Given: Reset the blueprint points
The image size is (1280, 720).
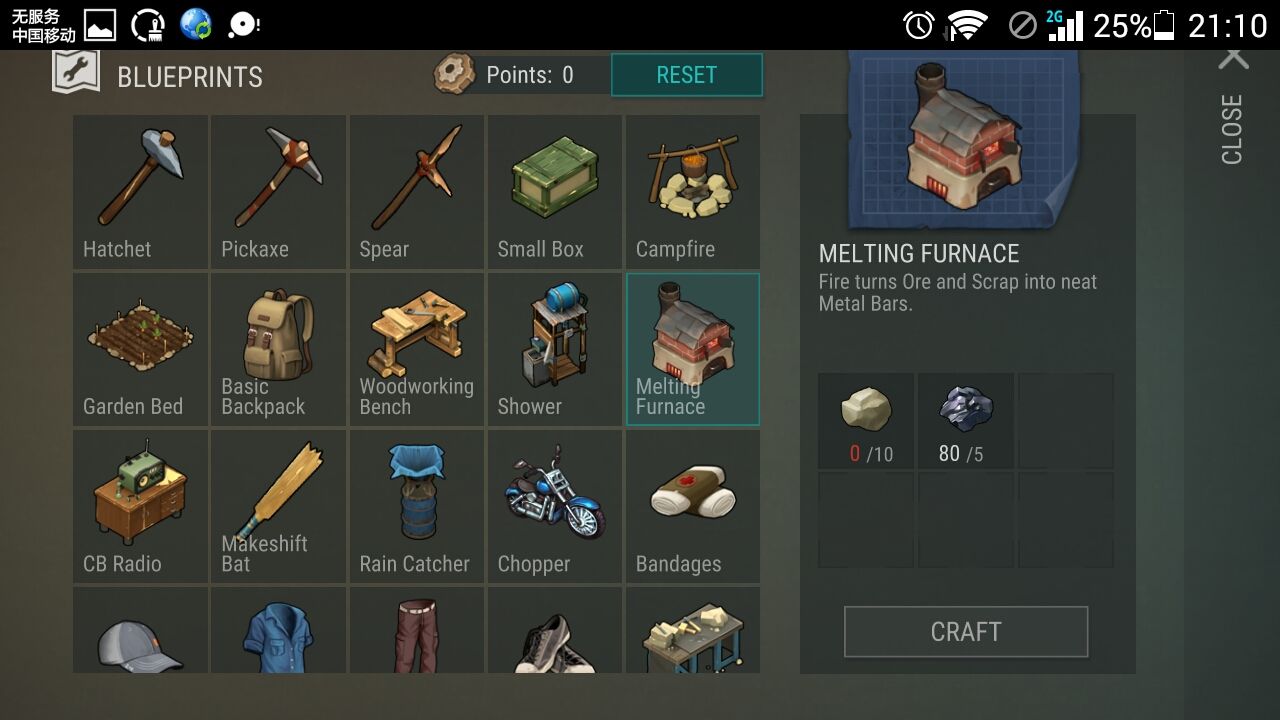Looking at the screenshot, I should click(x=686, y=75).
